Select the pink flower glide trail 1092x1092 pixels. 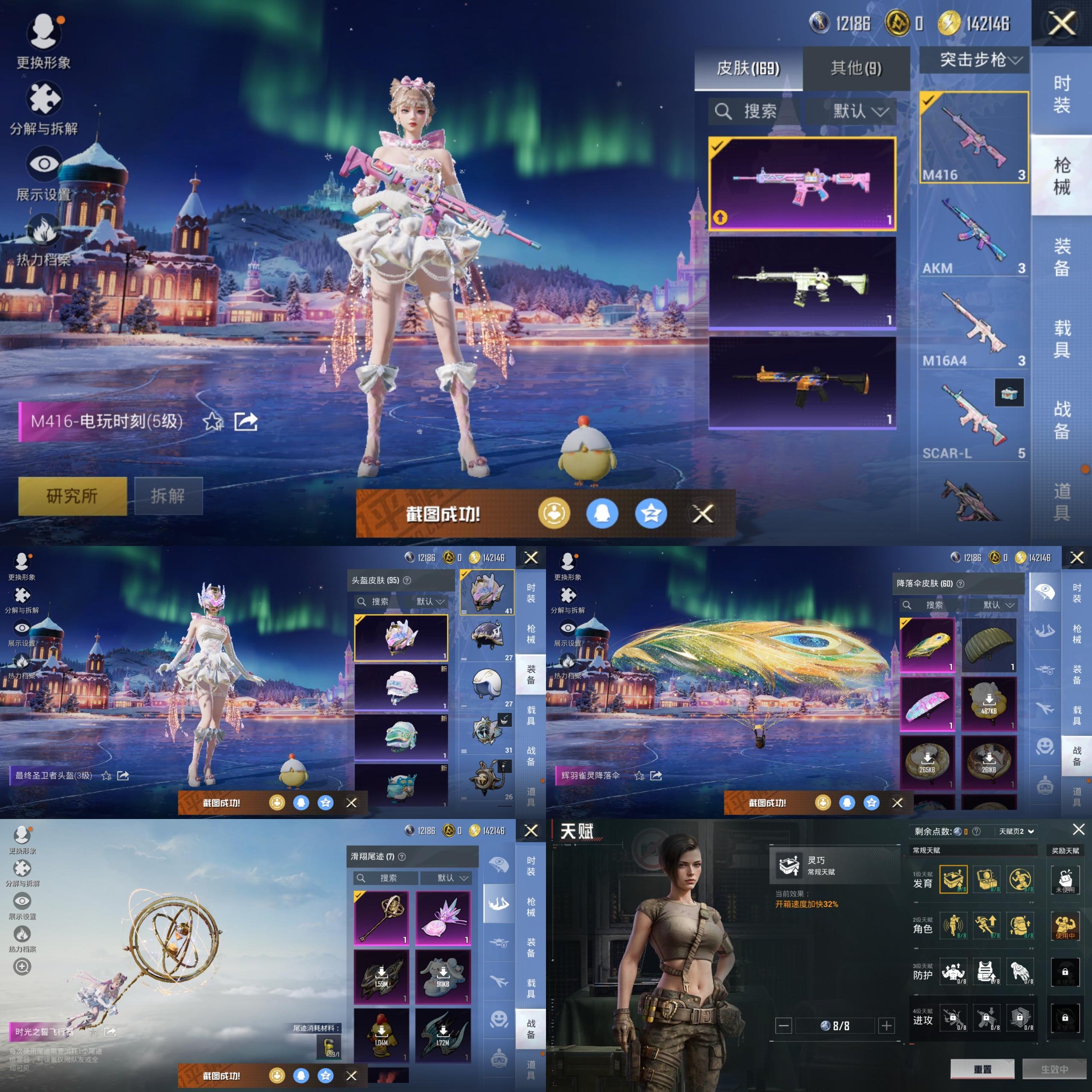[x=443, y=918]
